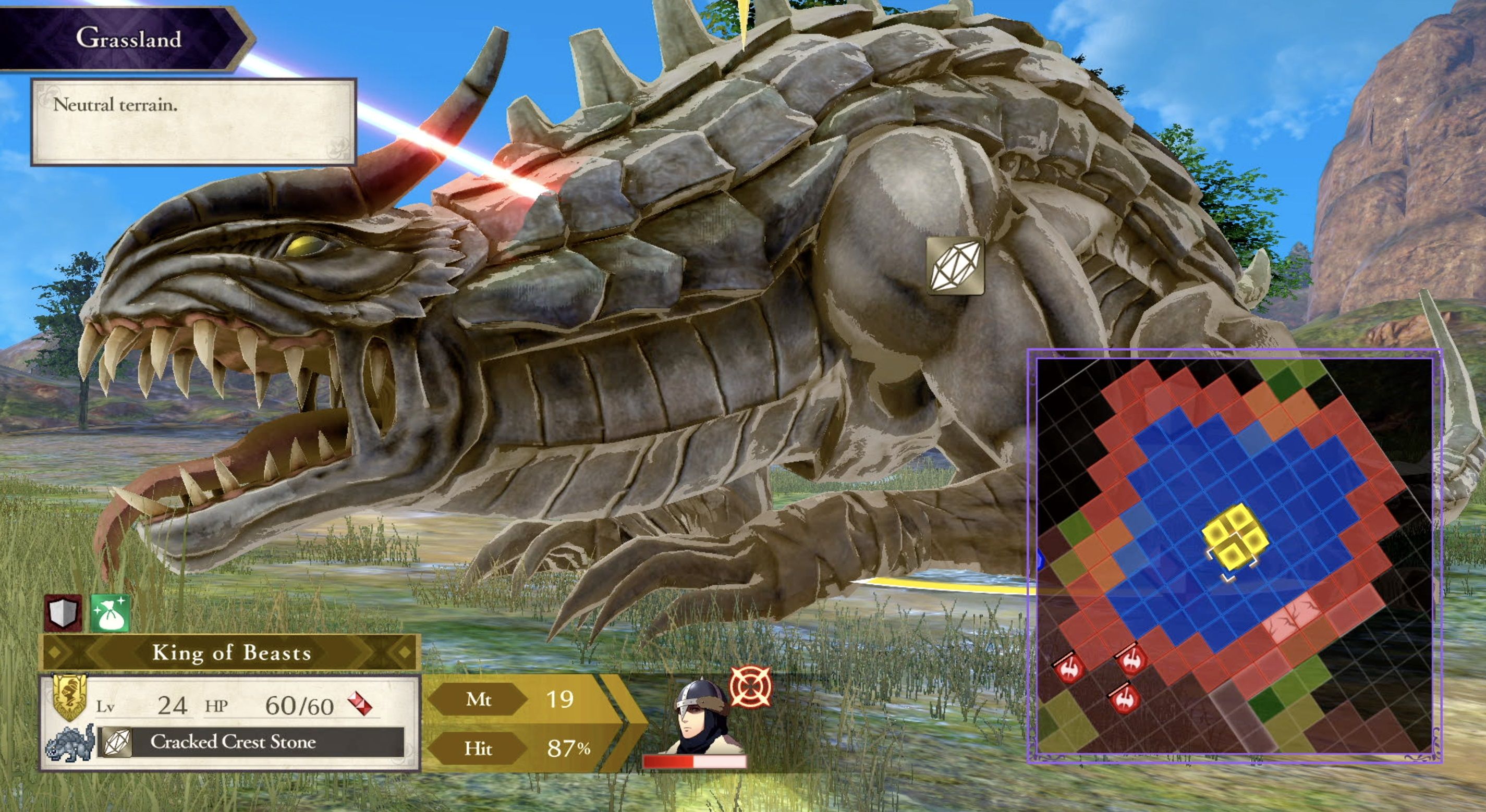Click the red crosshair target icon

[x=750, y=686]
